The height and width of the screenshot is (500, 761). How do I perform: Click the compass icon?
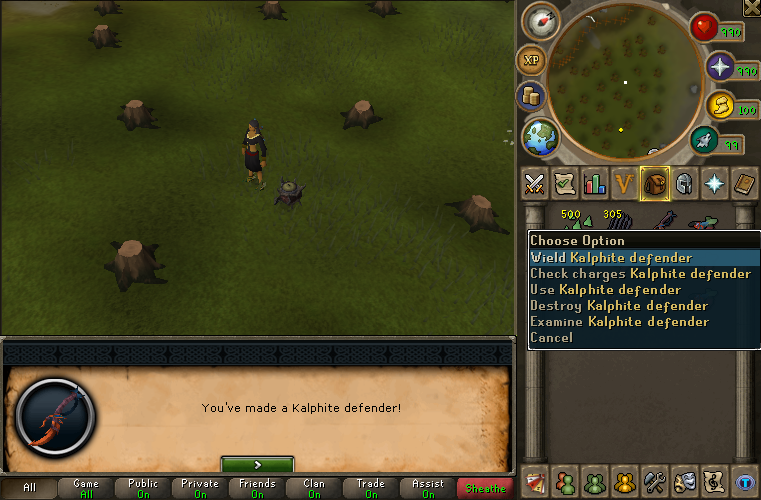click(541, 21)
